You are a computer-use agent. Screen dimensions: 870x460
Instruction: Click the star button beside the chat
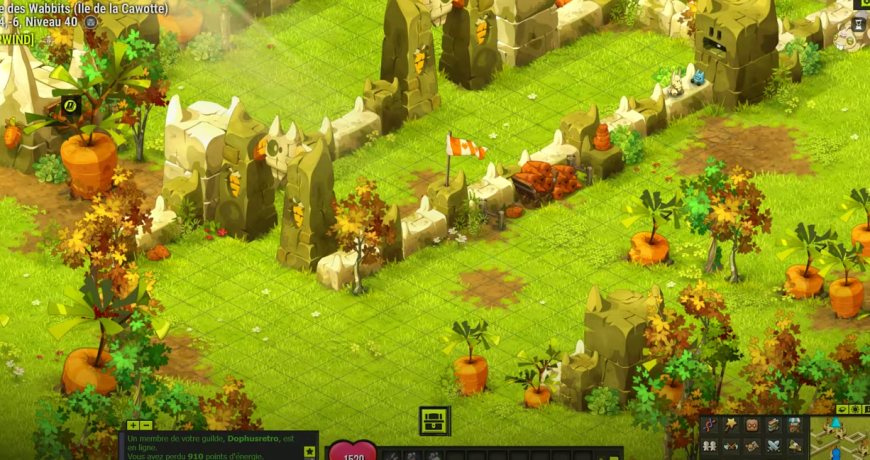[x=309, y=451]
